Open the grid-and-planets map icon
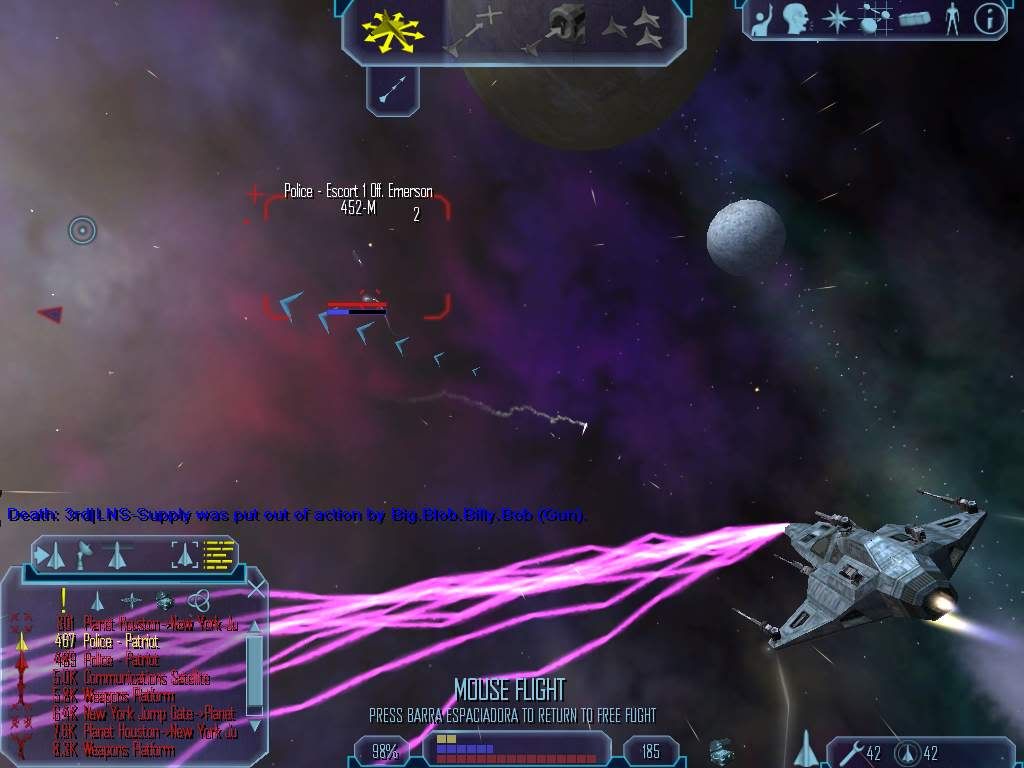The width and height of the screenshot is (1024, 768). pyautogui.click(x=876, y=18)
